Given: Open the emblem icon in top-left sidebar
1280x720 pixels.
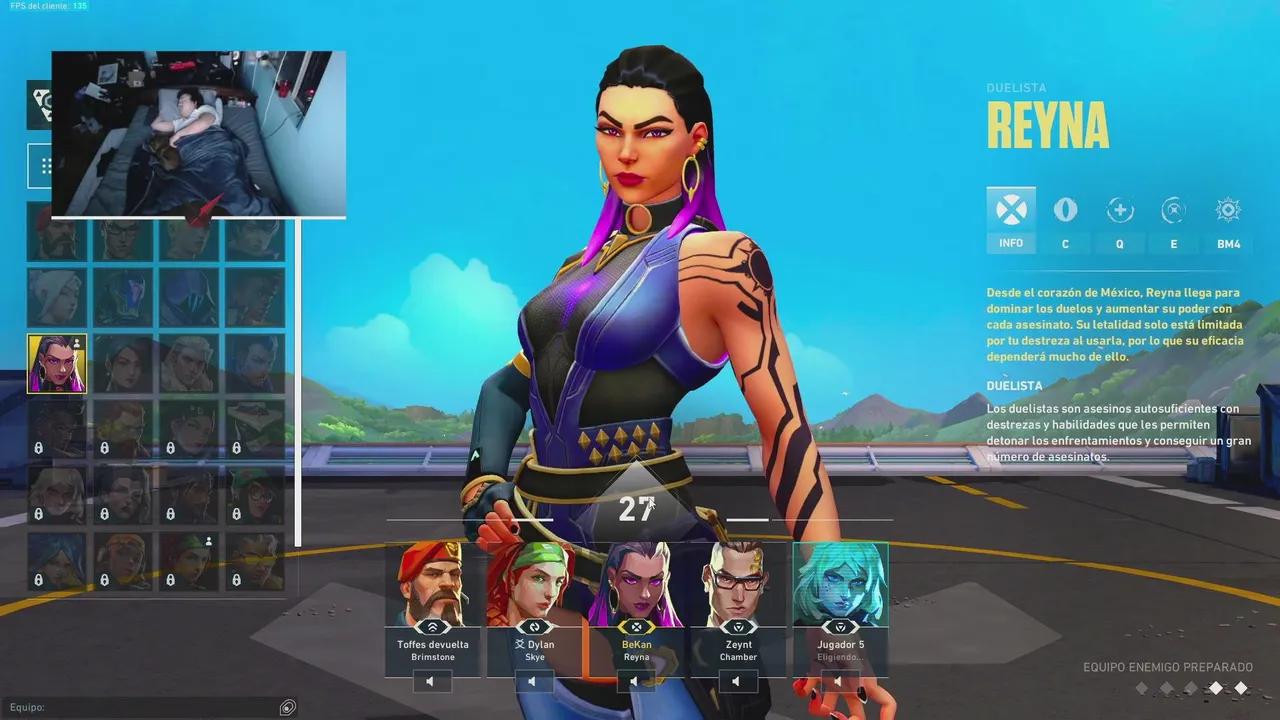Looking at the screenshot, I should [x=44, y=103].
